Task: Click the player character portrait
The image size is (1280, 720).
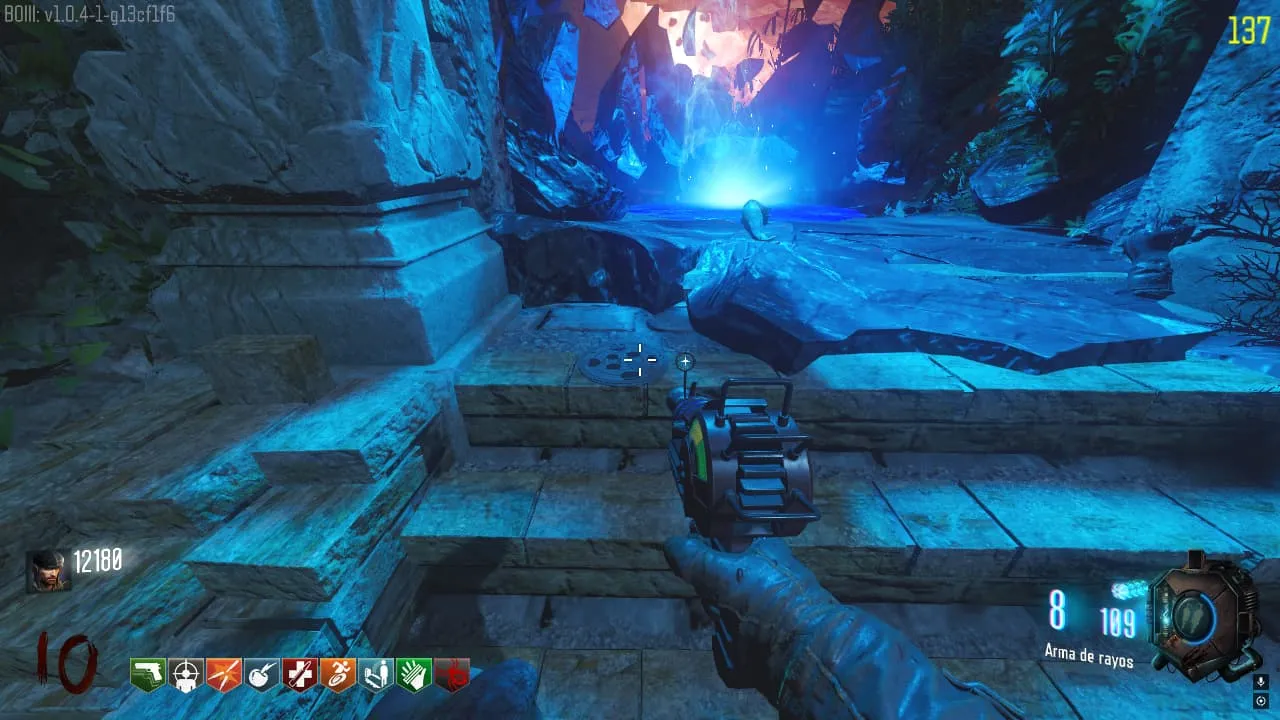Action: (48, 572)
